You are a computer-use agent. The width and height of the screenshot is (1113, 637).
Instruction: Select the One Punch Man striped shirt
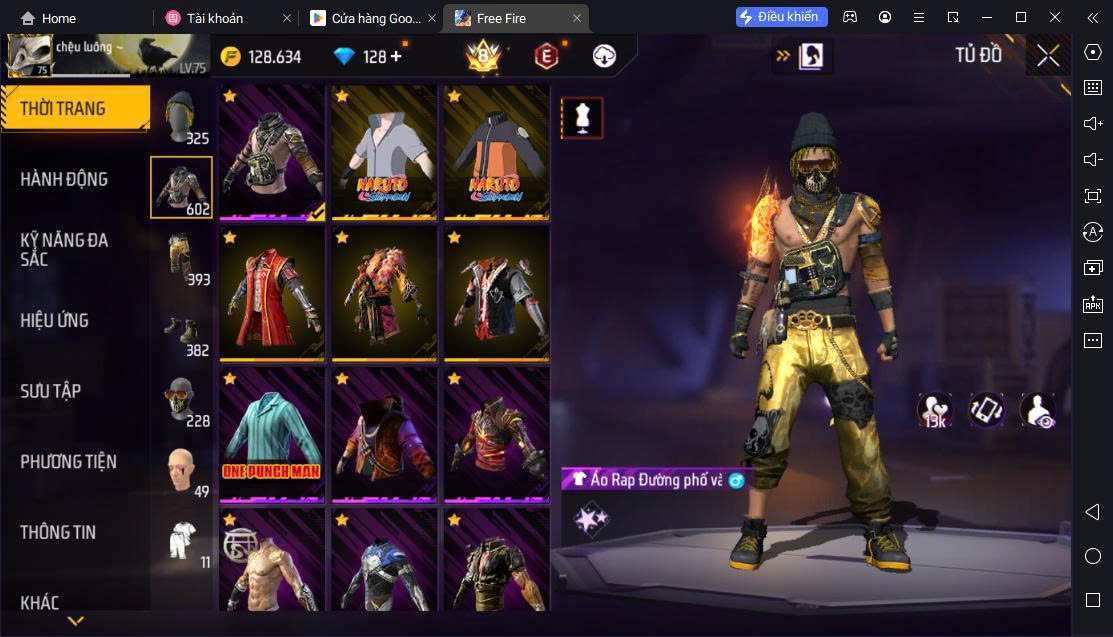coord(271,433)
